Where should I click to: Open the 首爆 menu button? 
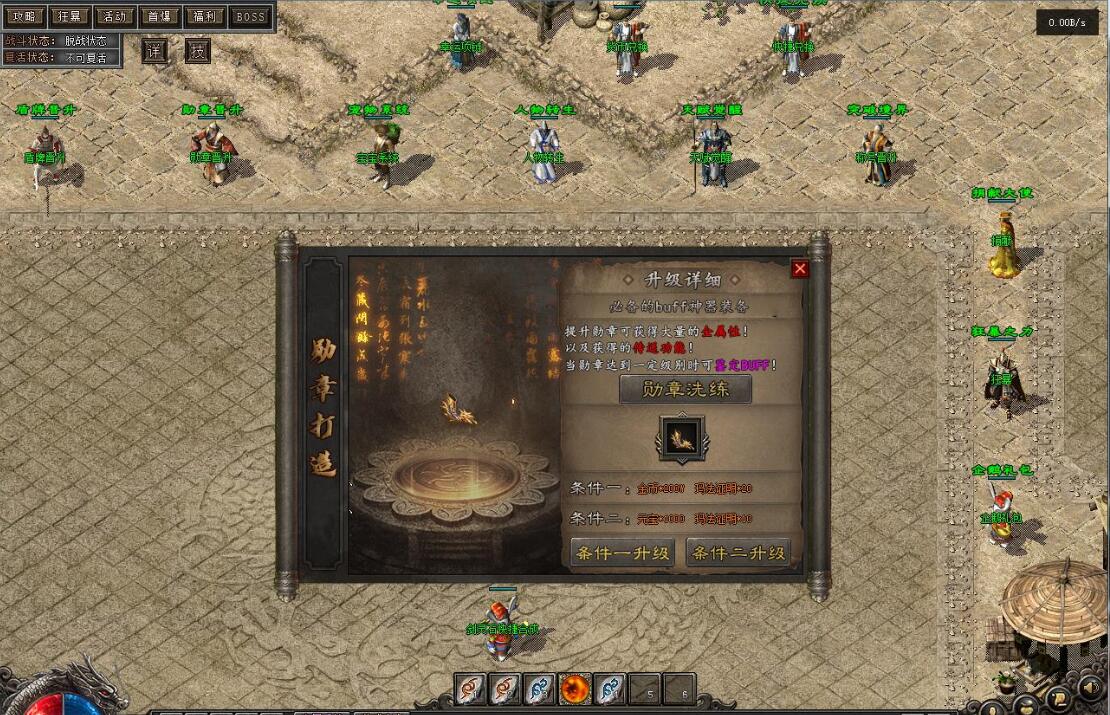[x=159, y=17]
